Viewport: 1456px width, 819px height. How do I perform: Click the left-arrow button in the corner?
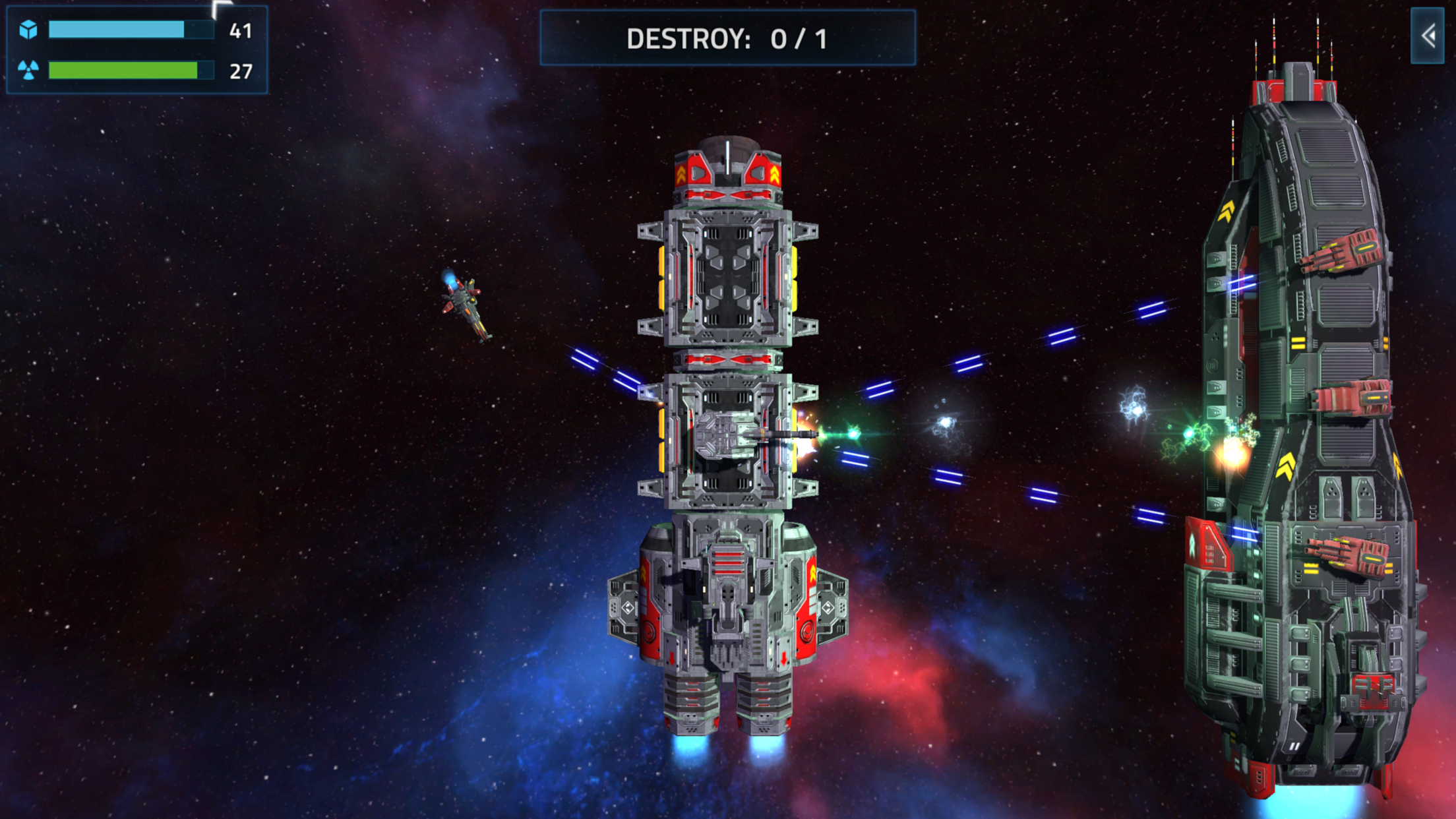1428,36
